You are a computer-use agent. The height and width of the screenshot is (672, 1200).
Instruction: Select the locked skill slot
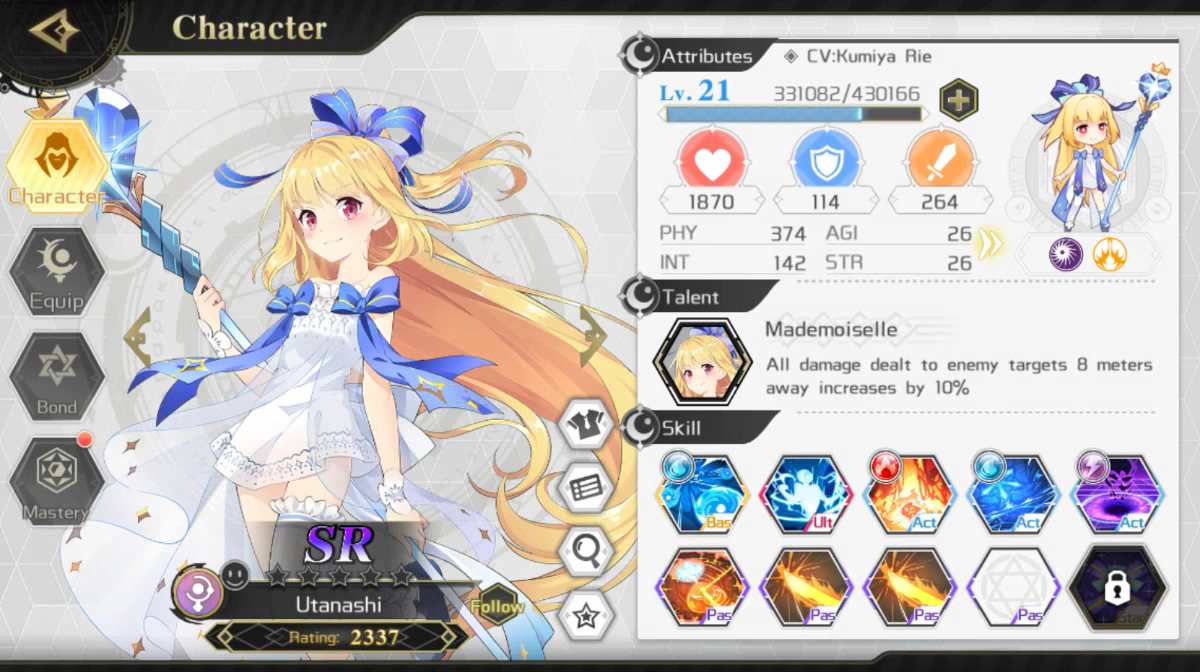pos(1117,589)
